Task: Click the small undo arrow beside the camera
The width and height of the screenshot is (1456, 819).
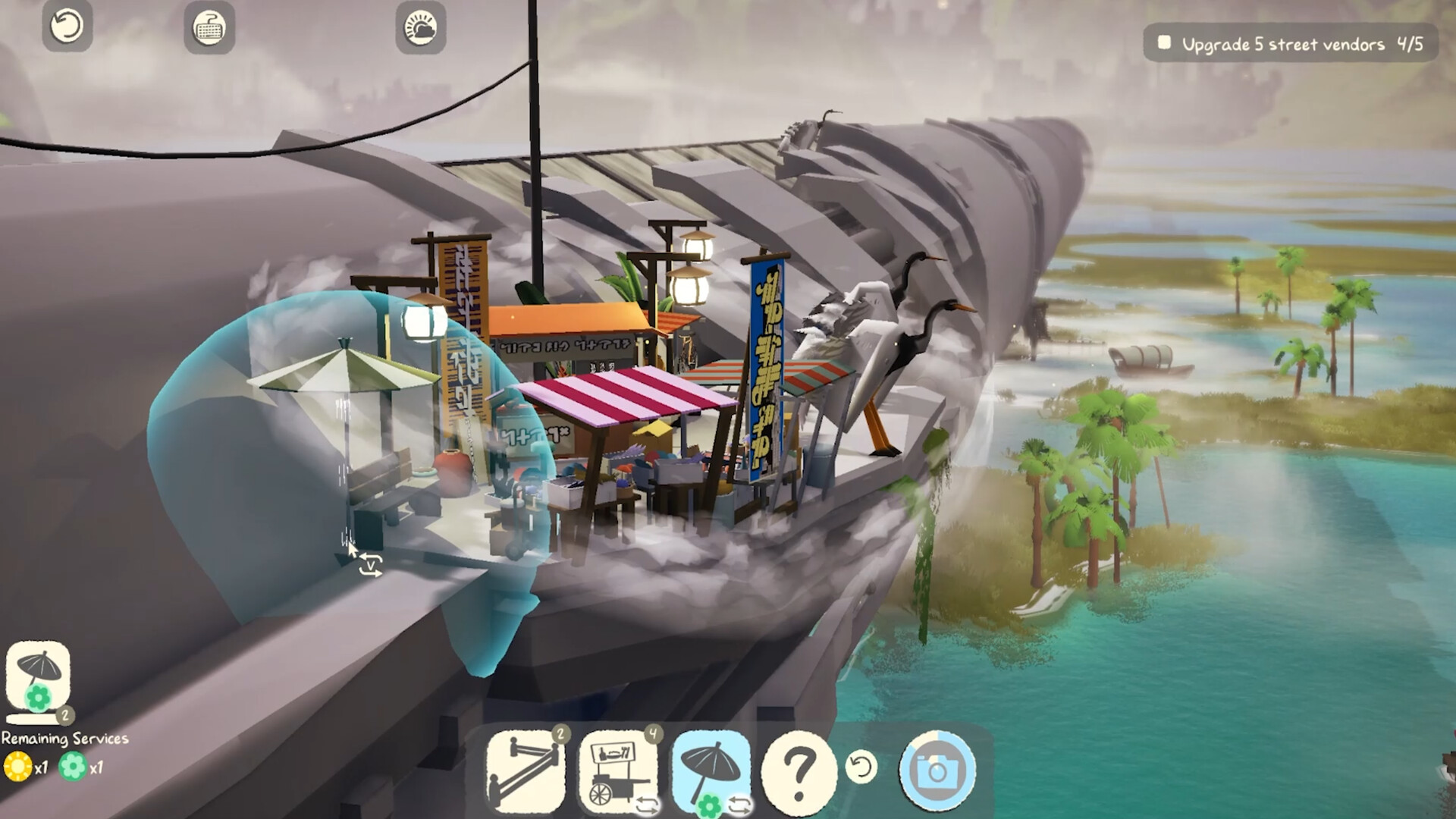Action: [861, 767]
